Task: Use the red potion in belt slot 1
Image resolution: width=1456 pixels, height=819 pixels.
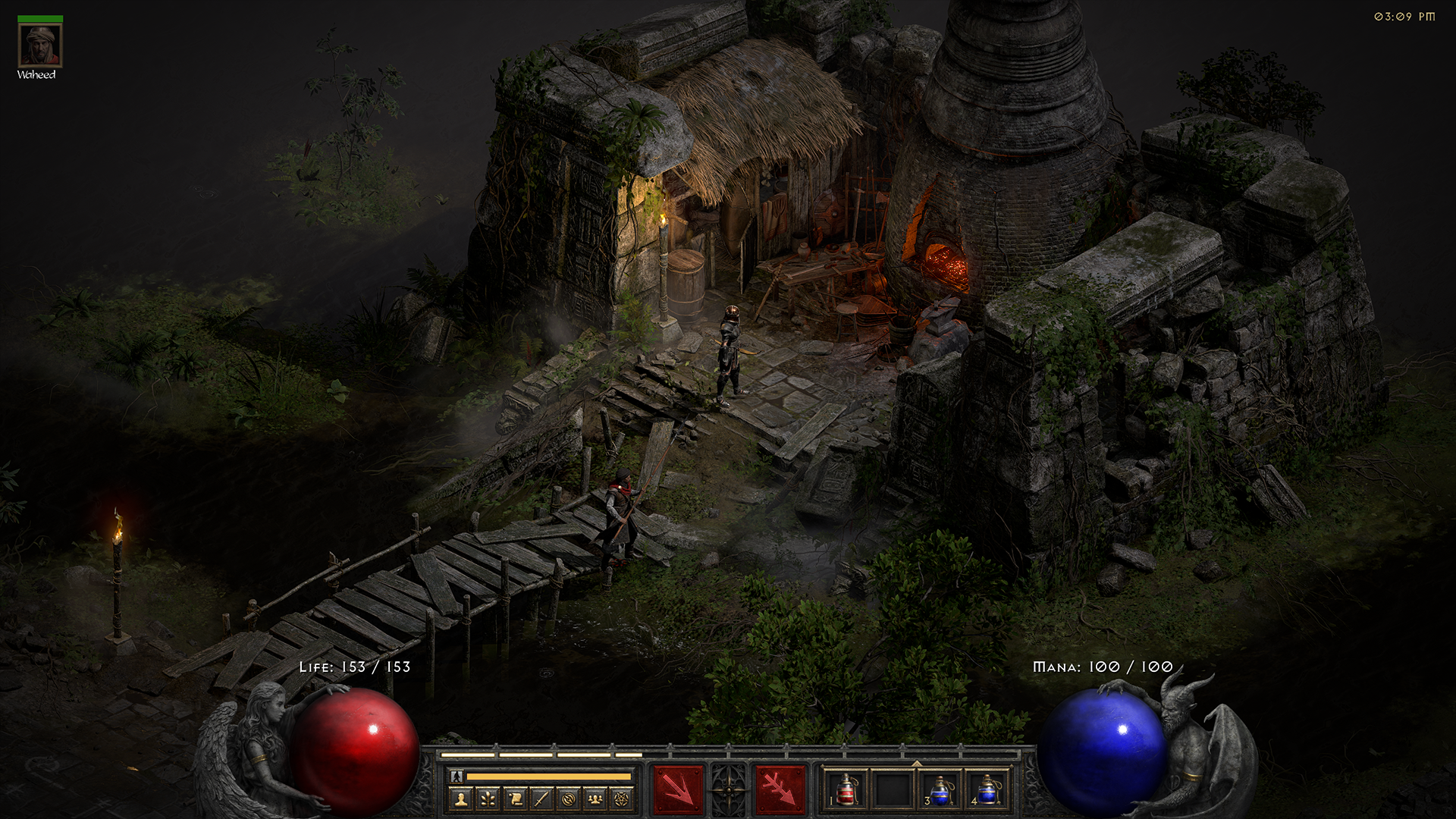Action: [x=846, y=790]
